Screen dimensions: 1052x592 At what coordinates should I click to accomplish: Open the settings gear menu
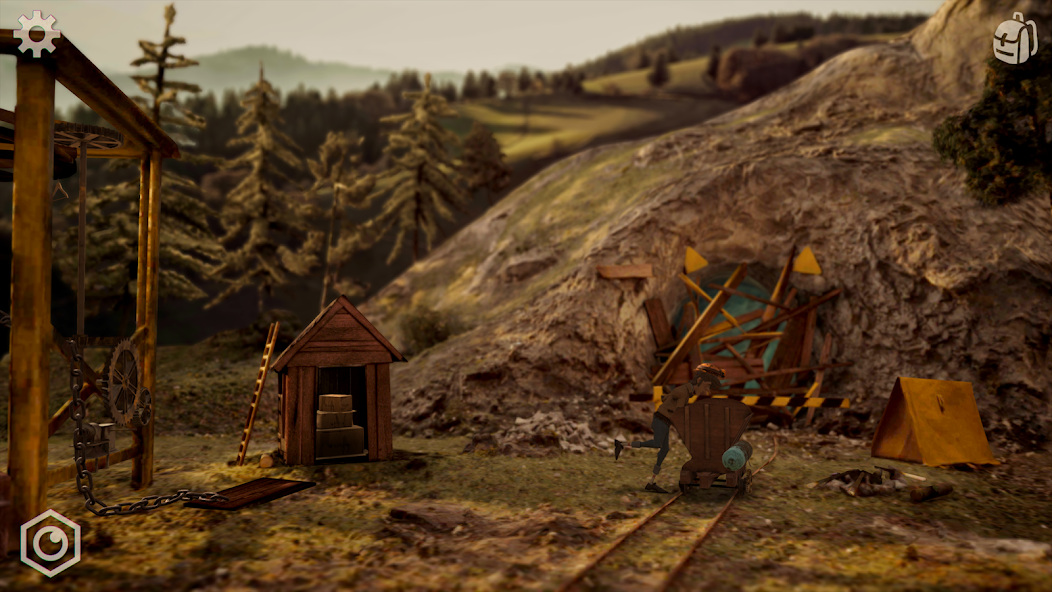[x=37, y=33]
